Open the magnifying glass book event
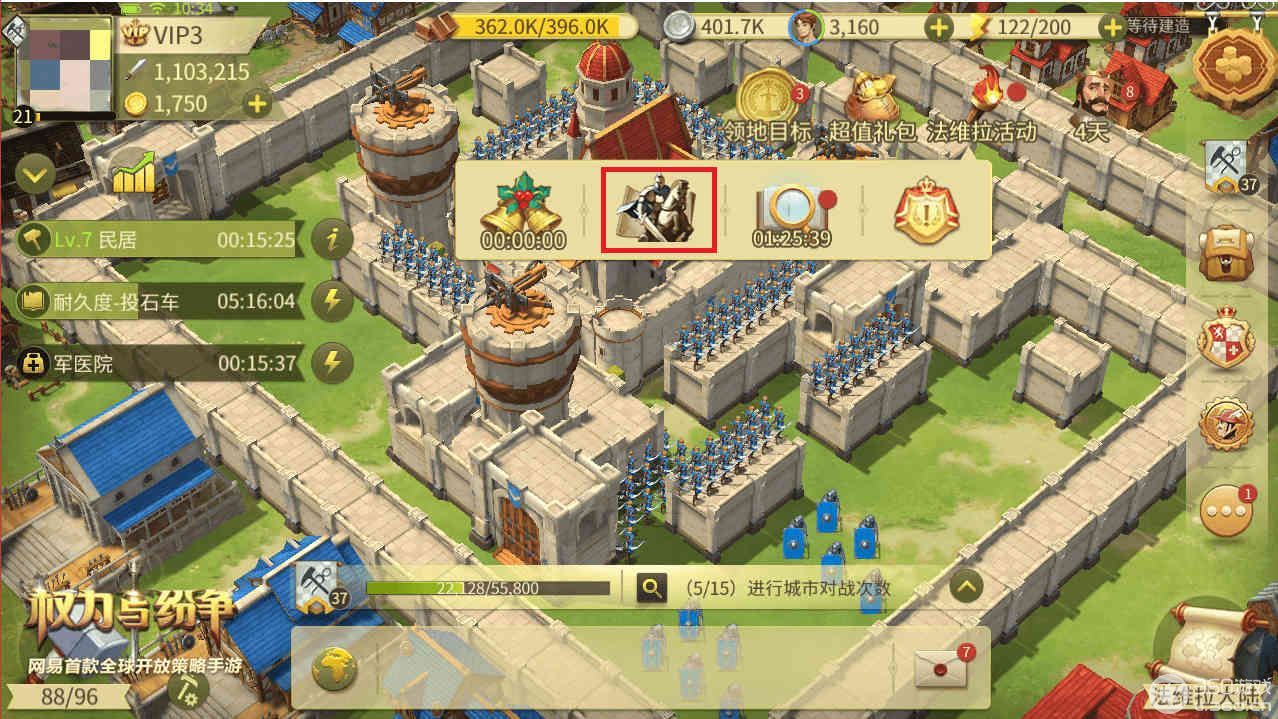 792,208
